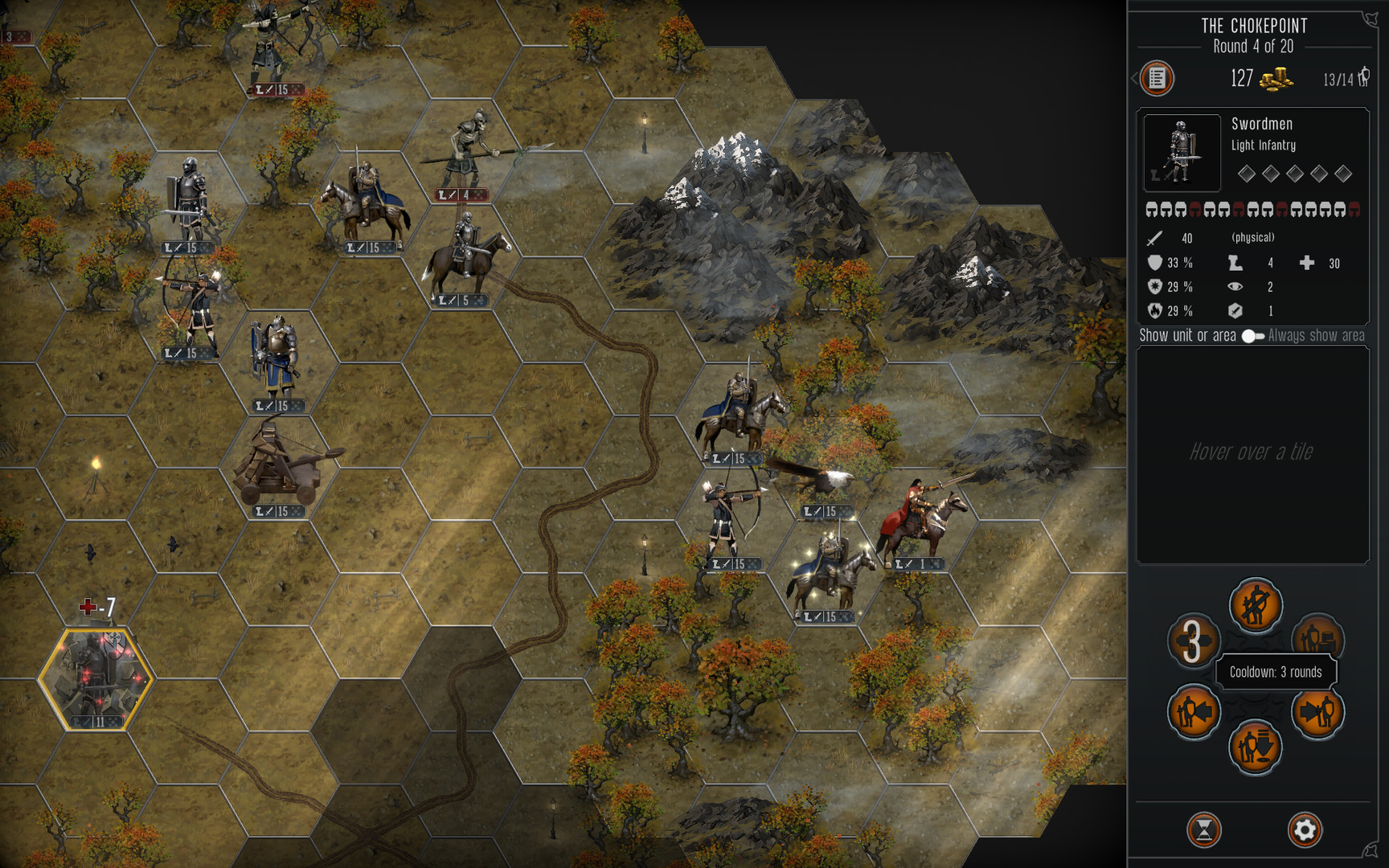Activate the retreat-left ability icon
The width and height of the screenshot is (1389, 868).
tap(1193, 711)
